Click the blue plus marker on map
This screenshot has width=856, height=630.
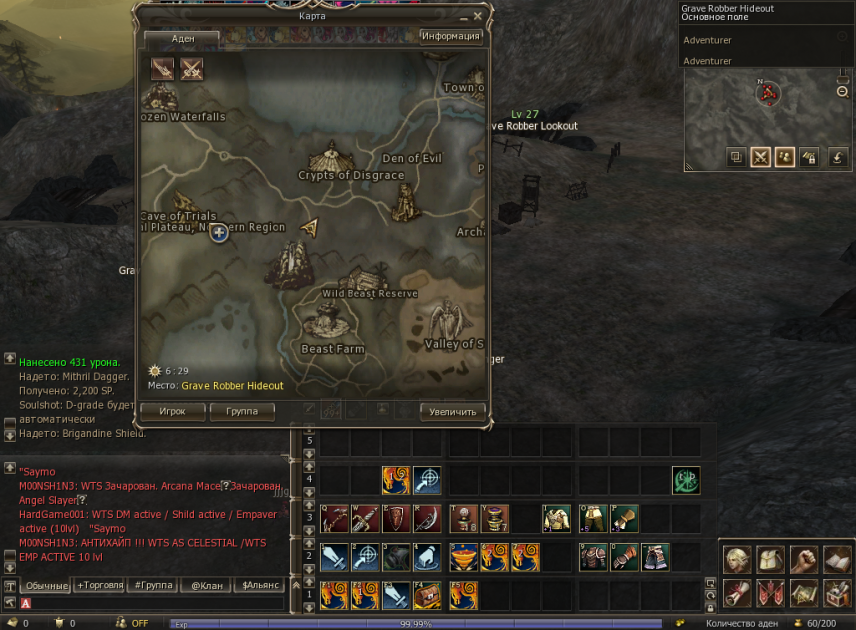220,233
